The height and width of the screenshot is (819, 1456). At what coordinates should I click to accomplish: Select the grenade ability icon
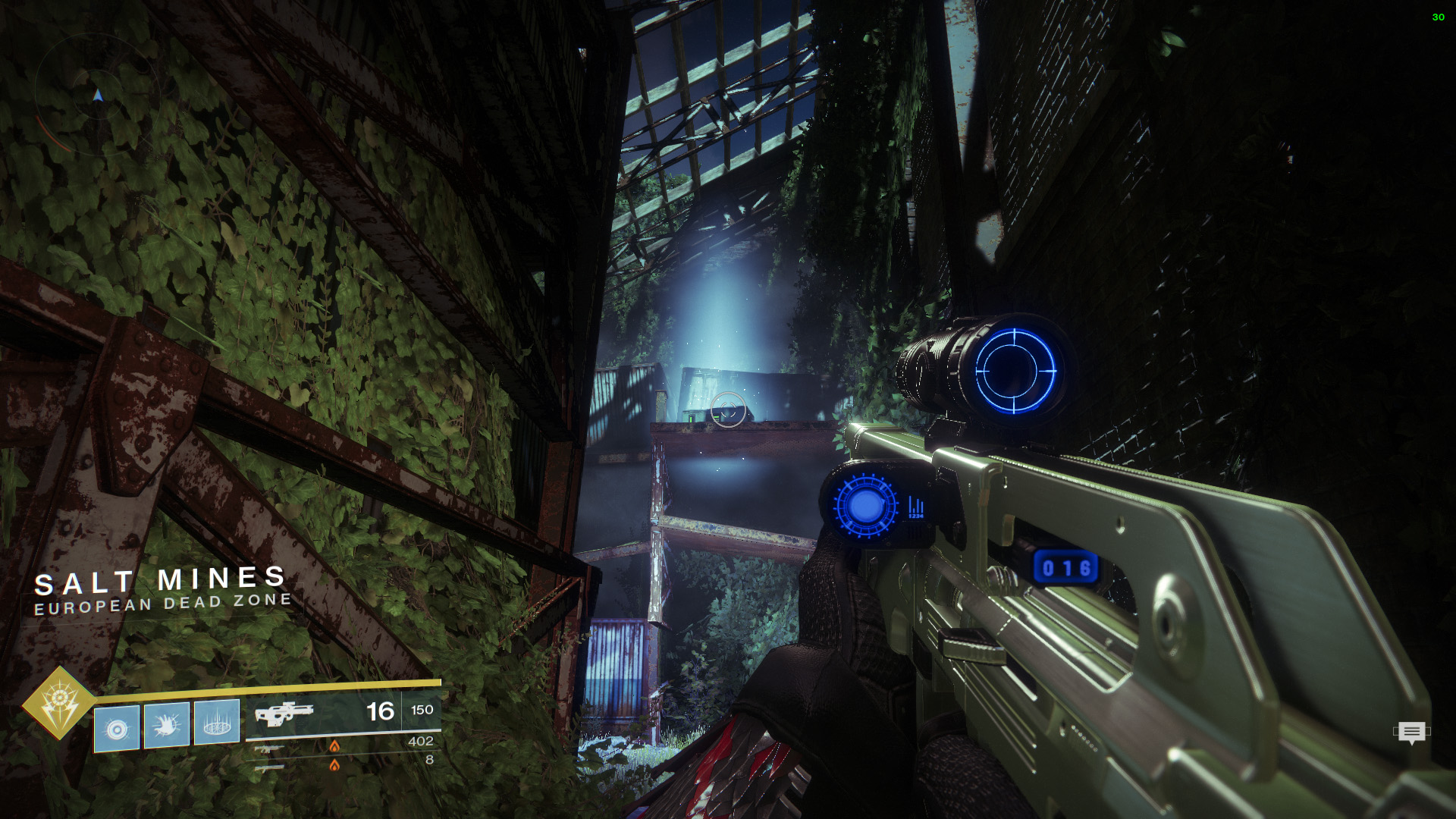(116, 728)
